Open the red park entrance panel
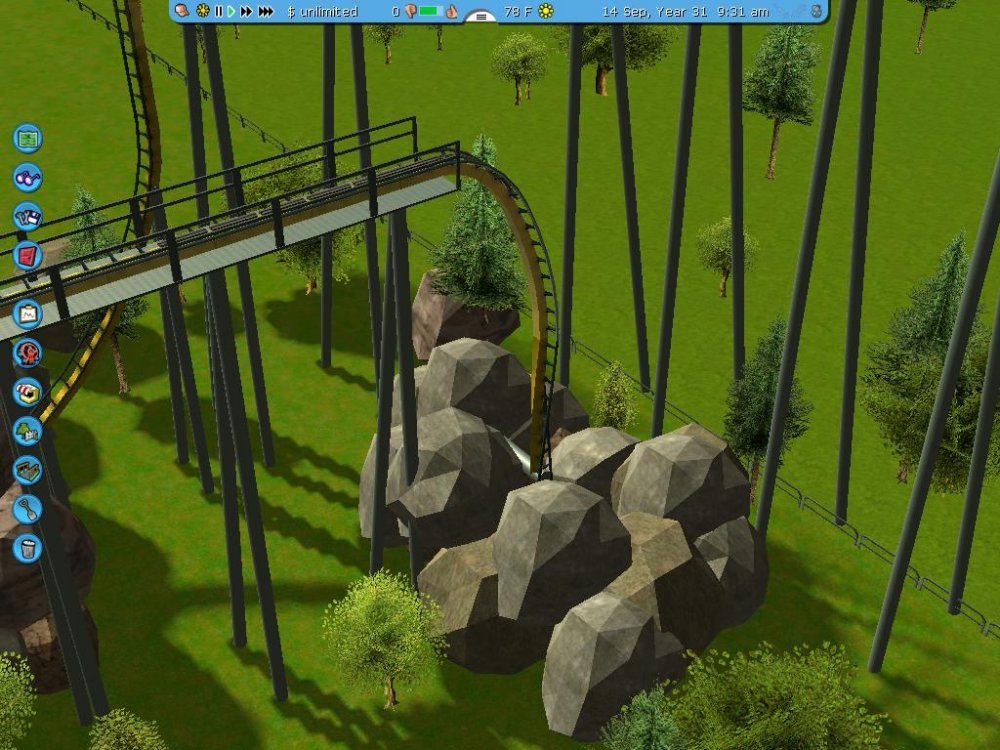The height and width of the screenshot is (750, 1000). point(27,256)
